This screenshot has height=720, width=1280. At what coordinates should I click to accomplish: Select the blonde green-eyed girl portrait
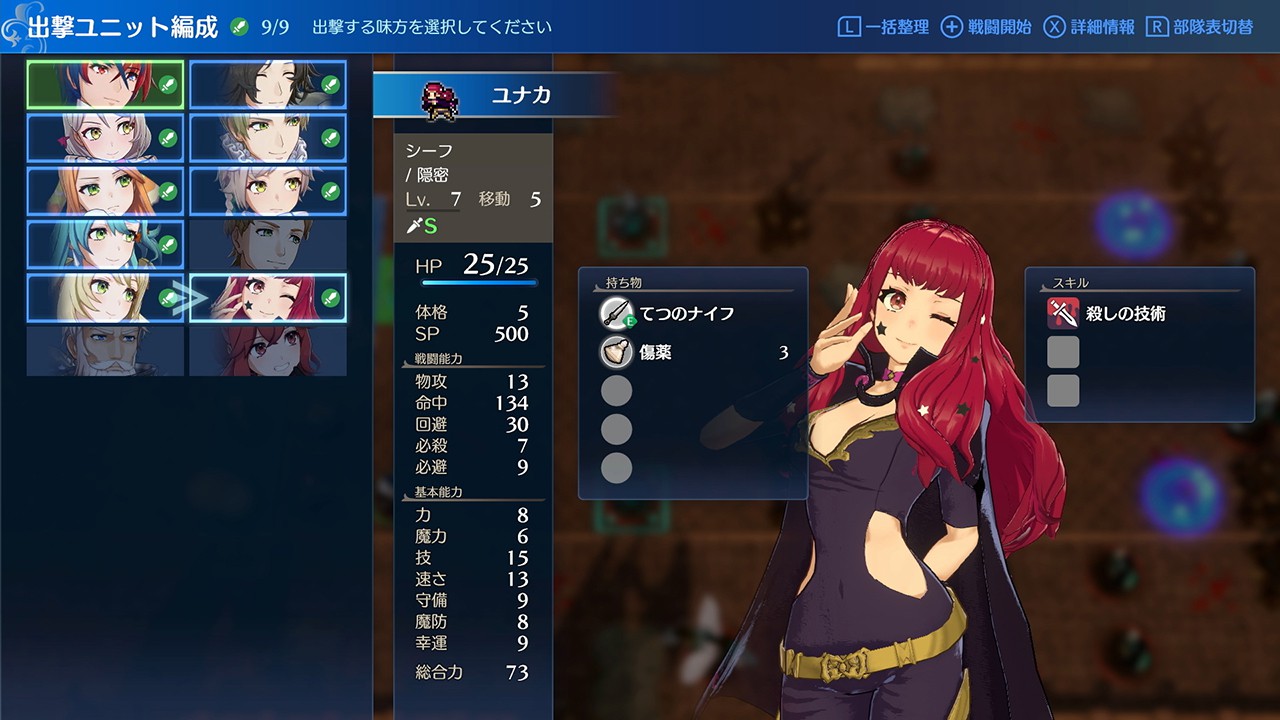(105, 298)
